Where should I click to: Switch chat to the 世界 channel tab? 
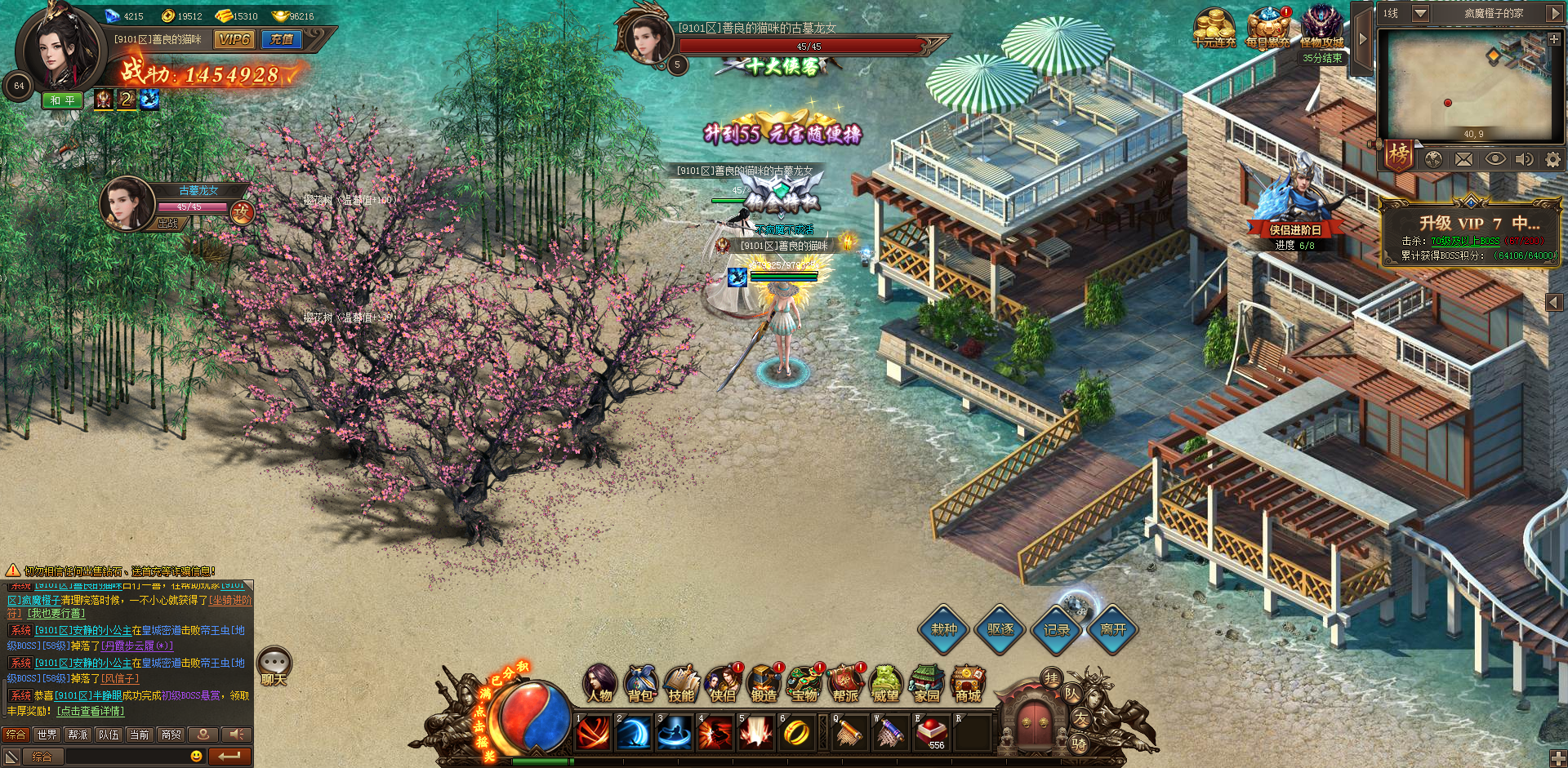(47, 735)
